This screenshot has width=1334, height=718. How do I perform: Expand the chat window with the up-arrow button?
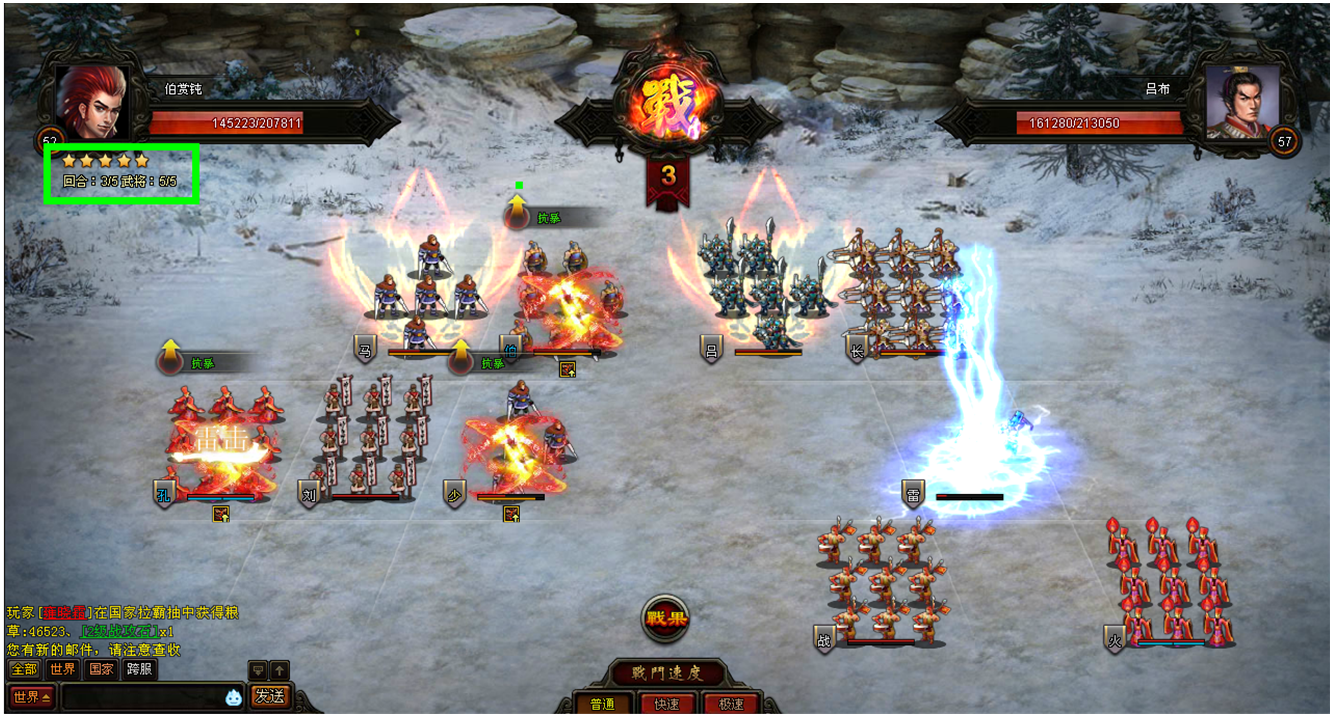pyautogui.click(x=280, y=669)
